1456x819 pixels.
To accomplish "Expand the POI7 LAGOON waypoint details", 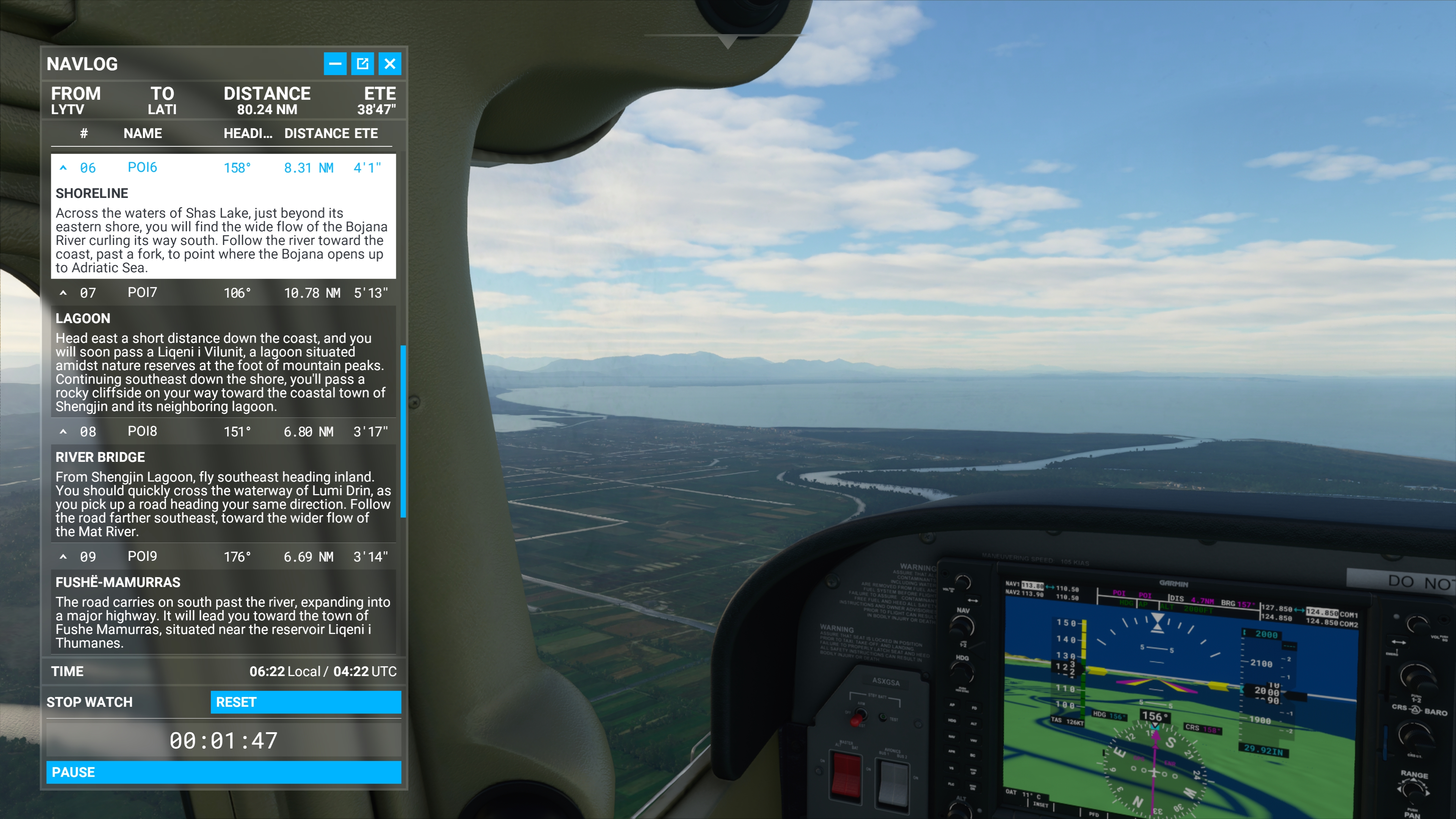I will point(64,293).
